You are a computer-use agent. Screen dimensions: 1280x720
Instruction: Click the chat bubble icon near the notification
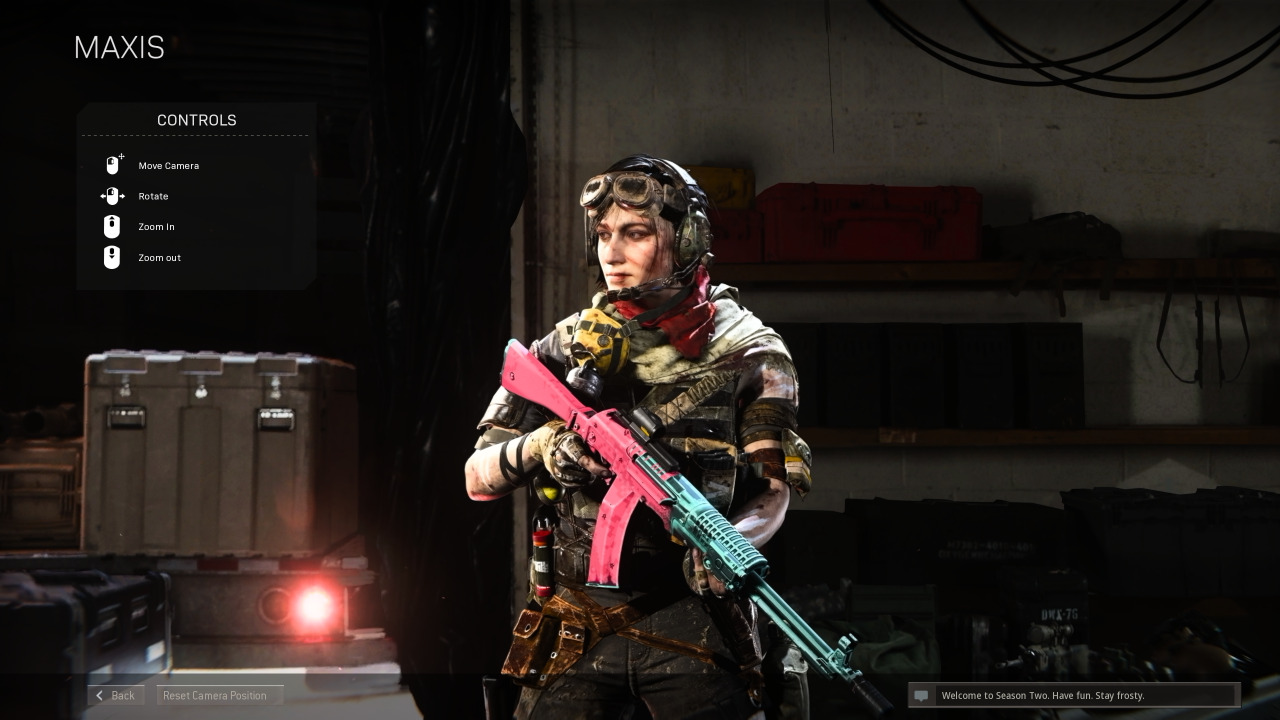pyautogui.click(x=923, y=695)
